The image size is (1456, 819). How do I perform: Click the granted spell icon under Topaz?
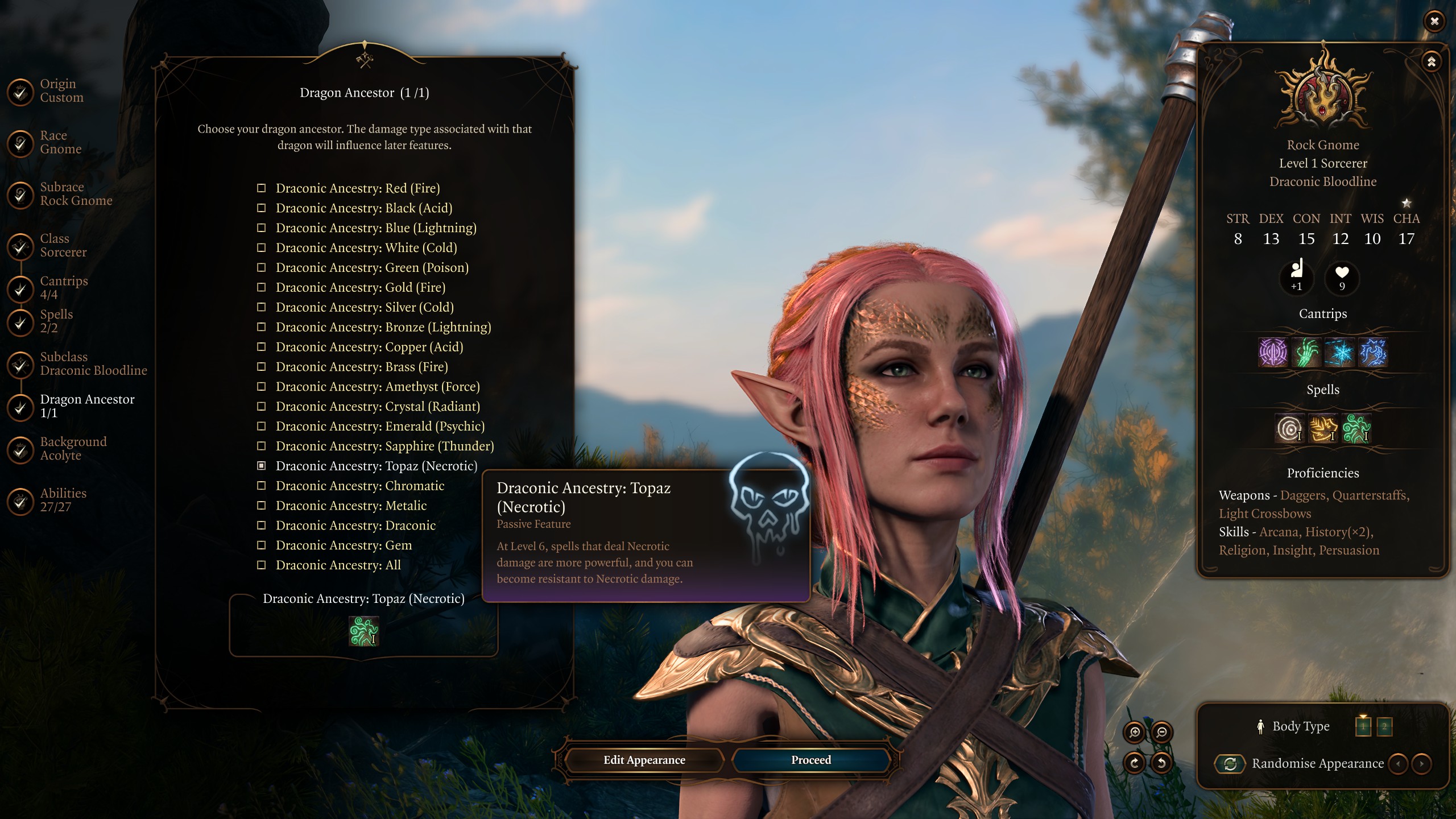(363, 631)
